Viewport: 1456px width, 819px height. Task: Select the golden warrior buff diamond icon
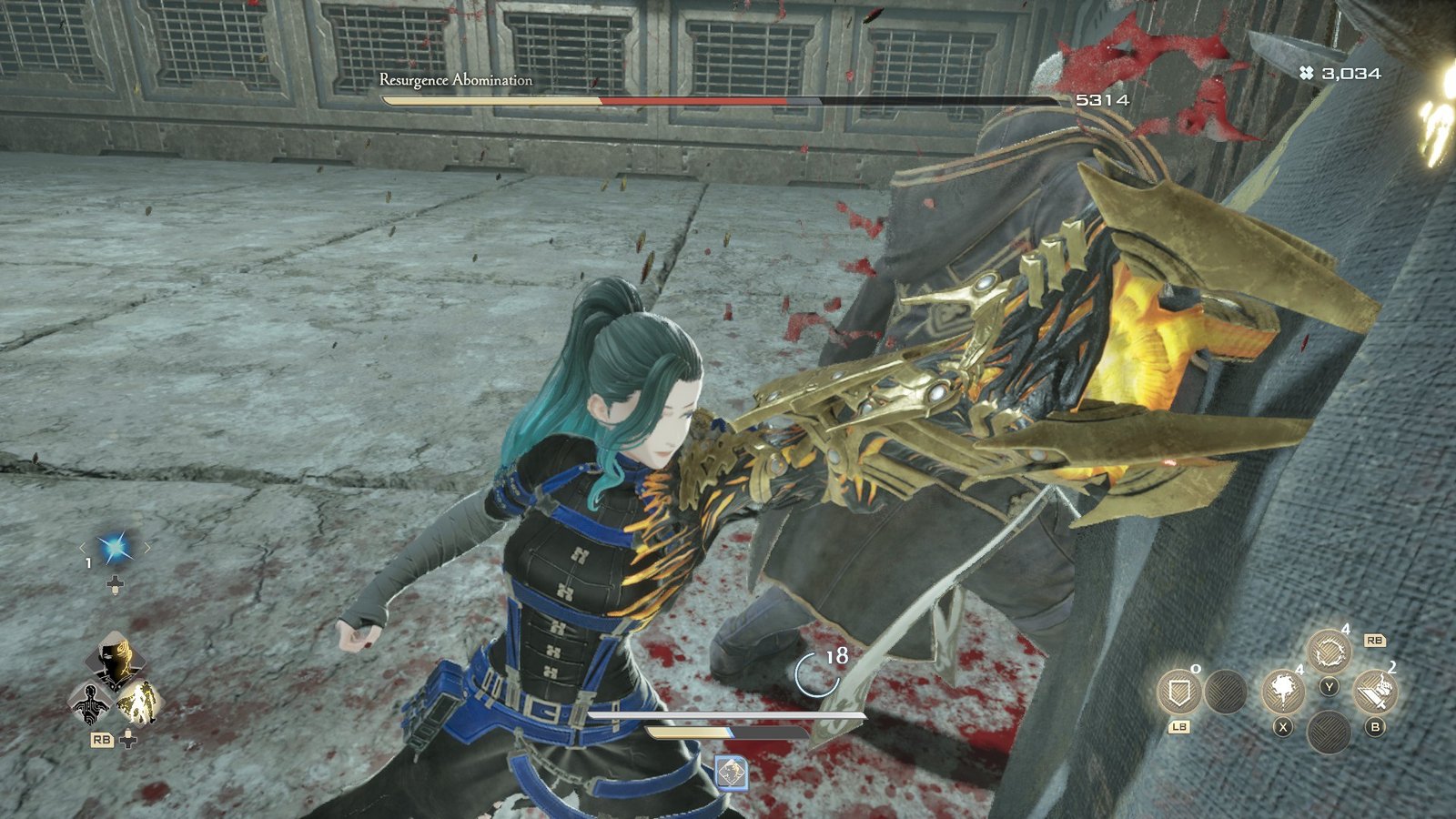coord(139,703)
